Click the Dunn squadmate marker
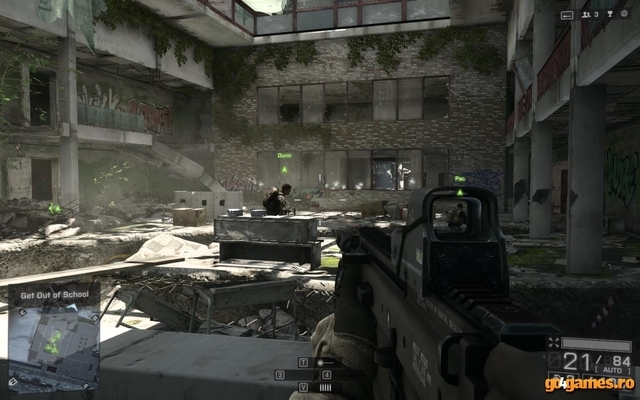 coord(284,157)
